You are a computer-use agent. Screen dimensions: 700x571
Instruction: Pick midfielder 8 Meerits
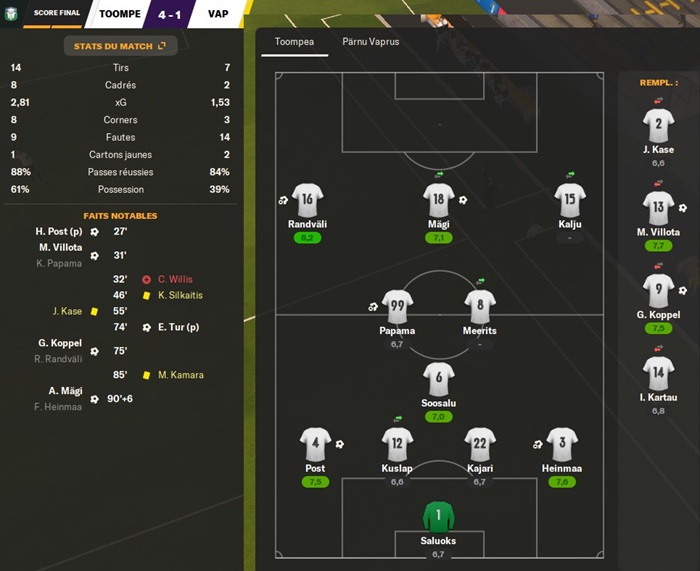480,306
